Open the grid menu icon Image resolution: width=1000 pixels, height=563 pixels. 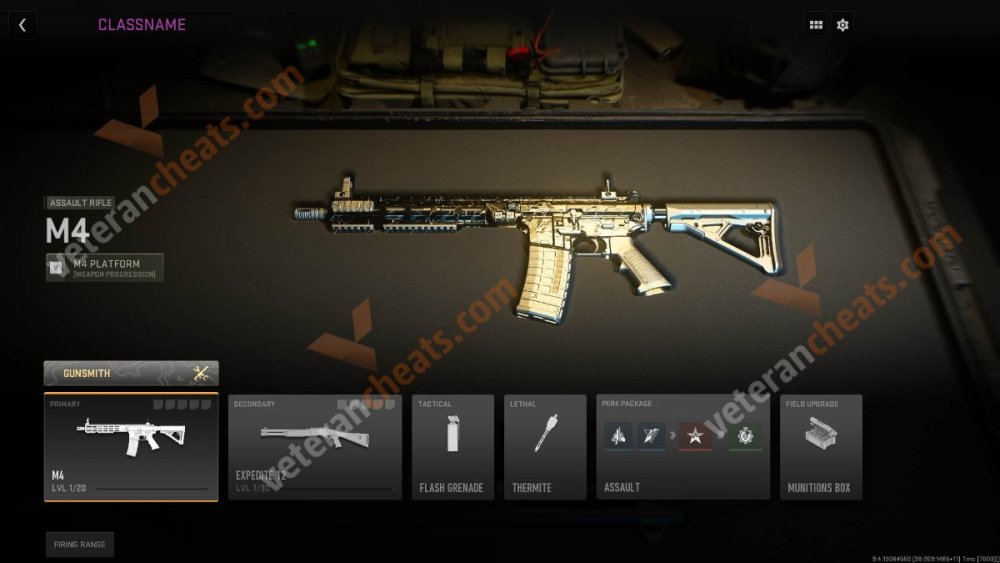coord(816,25)
